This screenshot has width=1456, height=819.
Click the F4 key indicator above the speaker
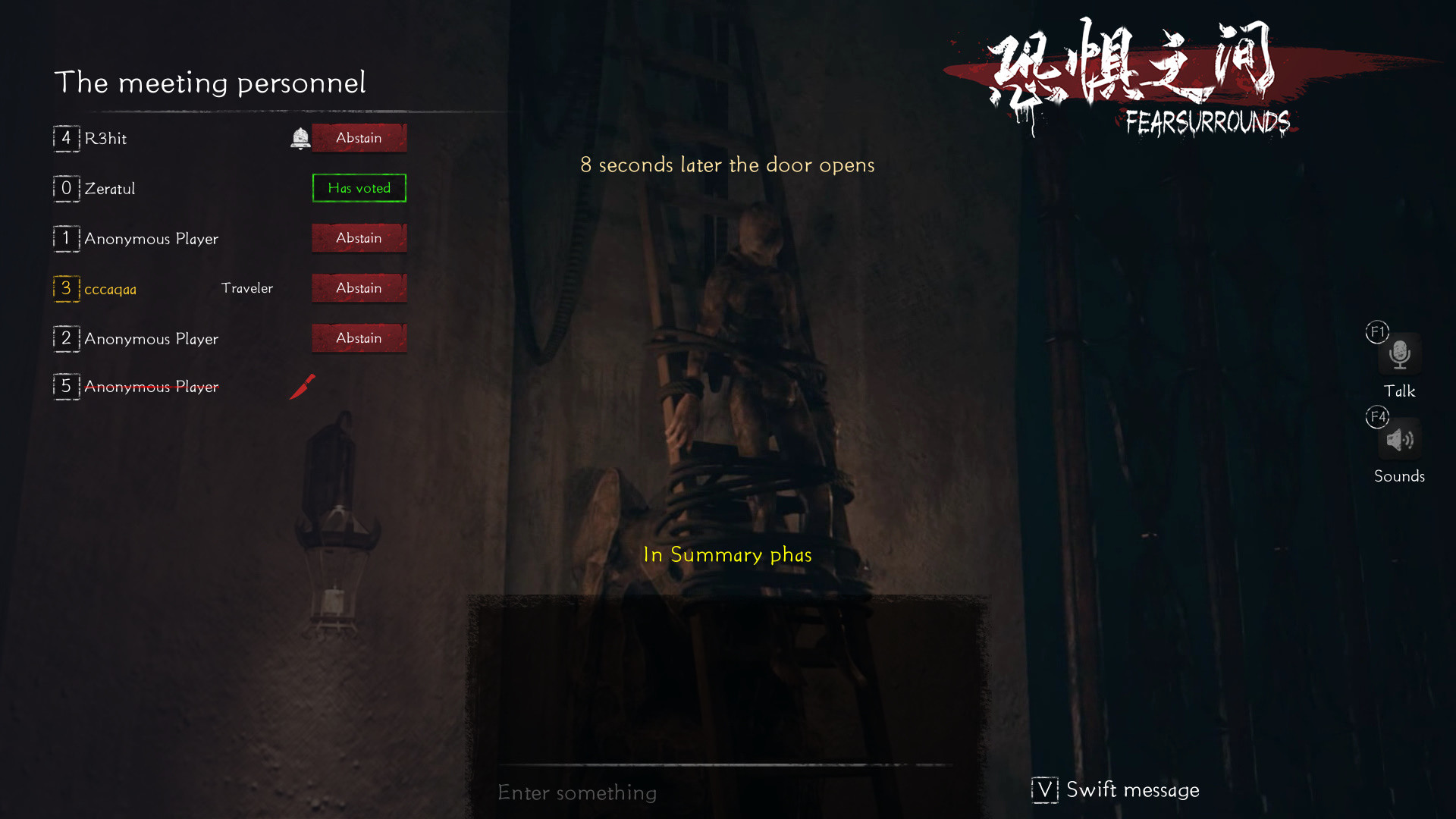(1377, 417)
